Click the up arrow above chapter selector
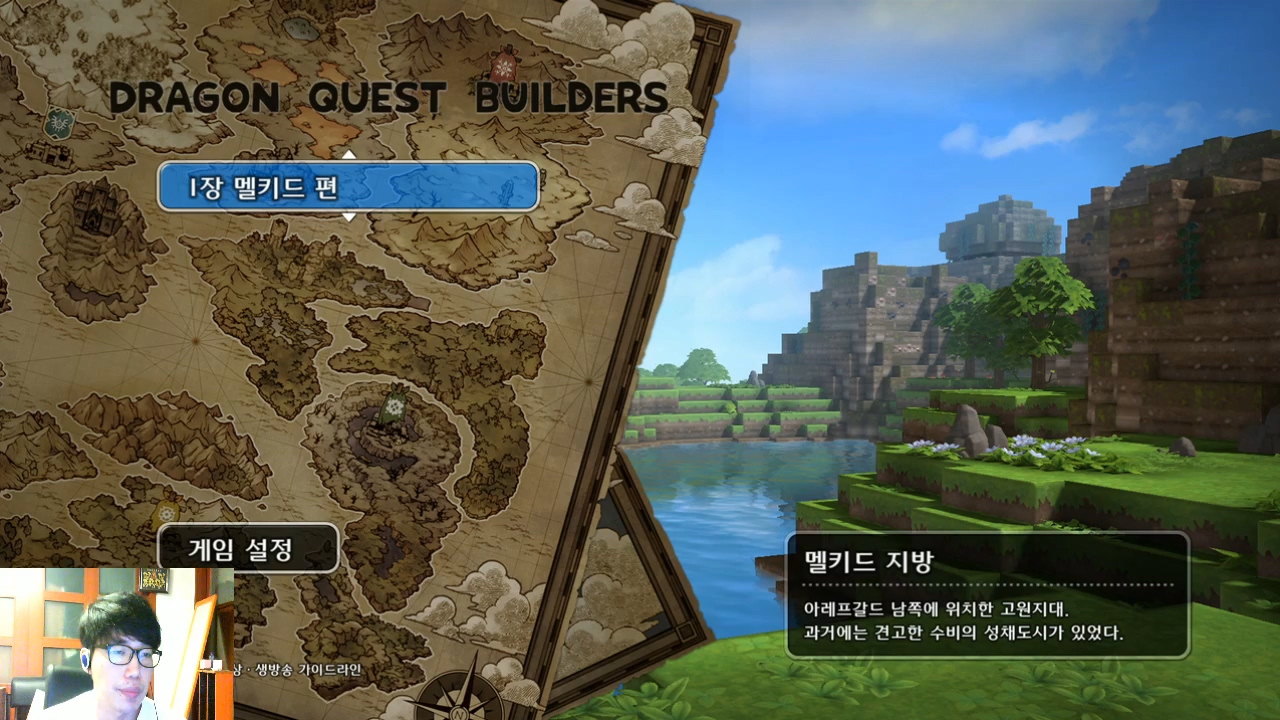Image resolution: width=1280 pixels, height=720 pixels. [349, 154]
